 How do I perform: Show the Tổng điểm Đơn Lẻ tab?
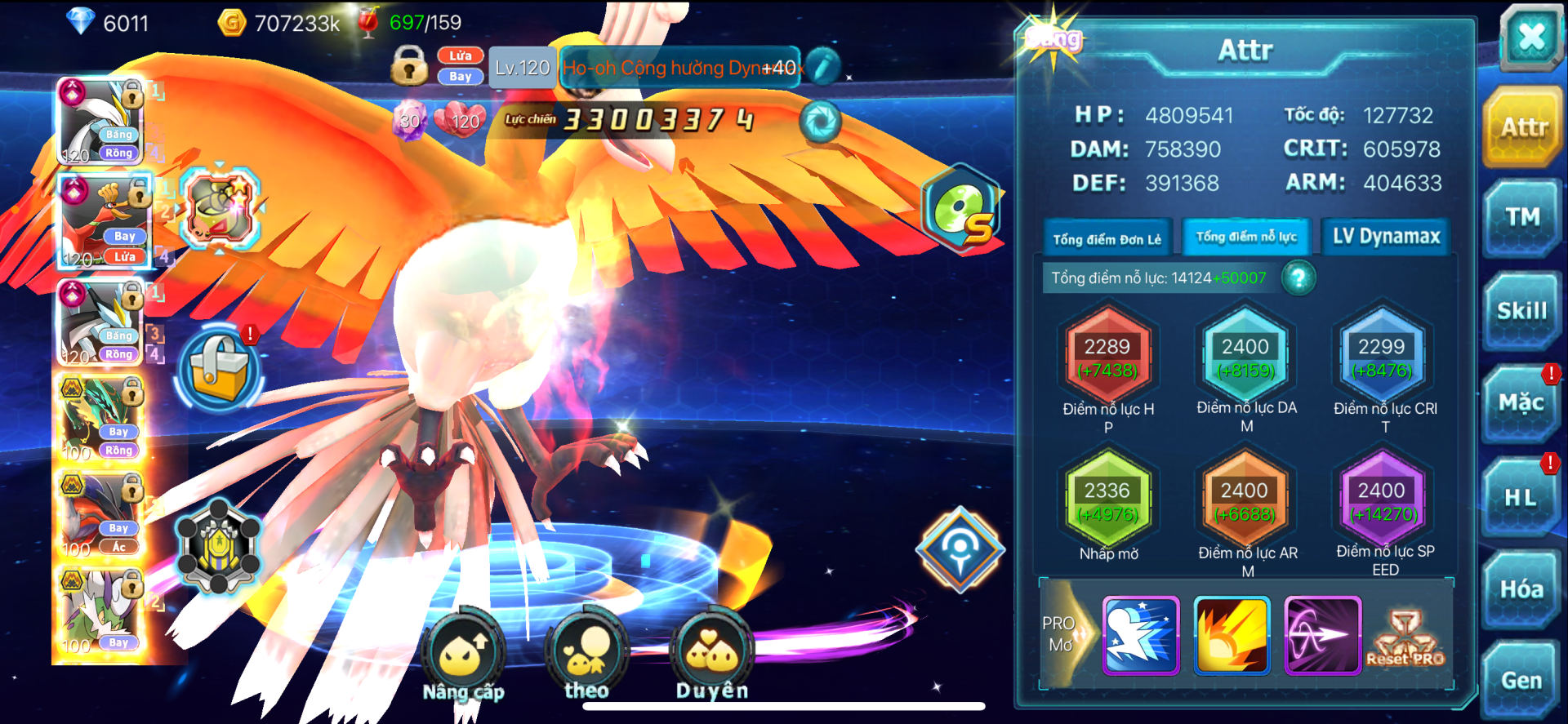click(1107, 238)
